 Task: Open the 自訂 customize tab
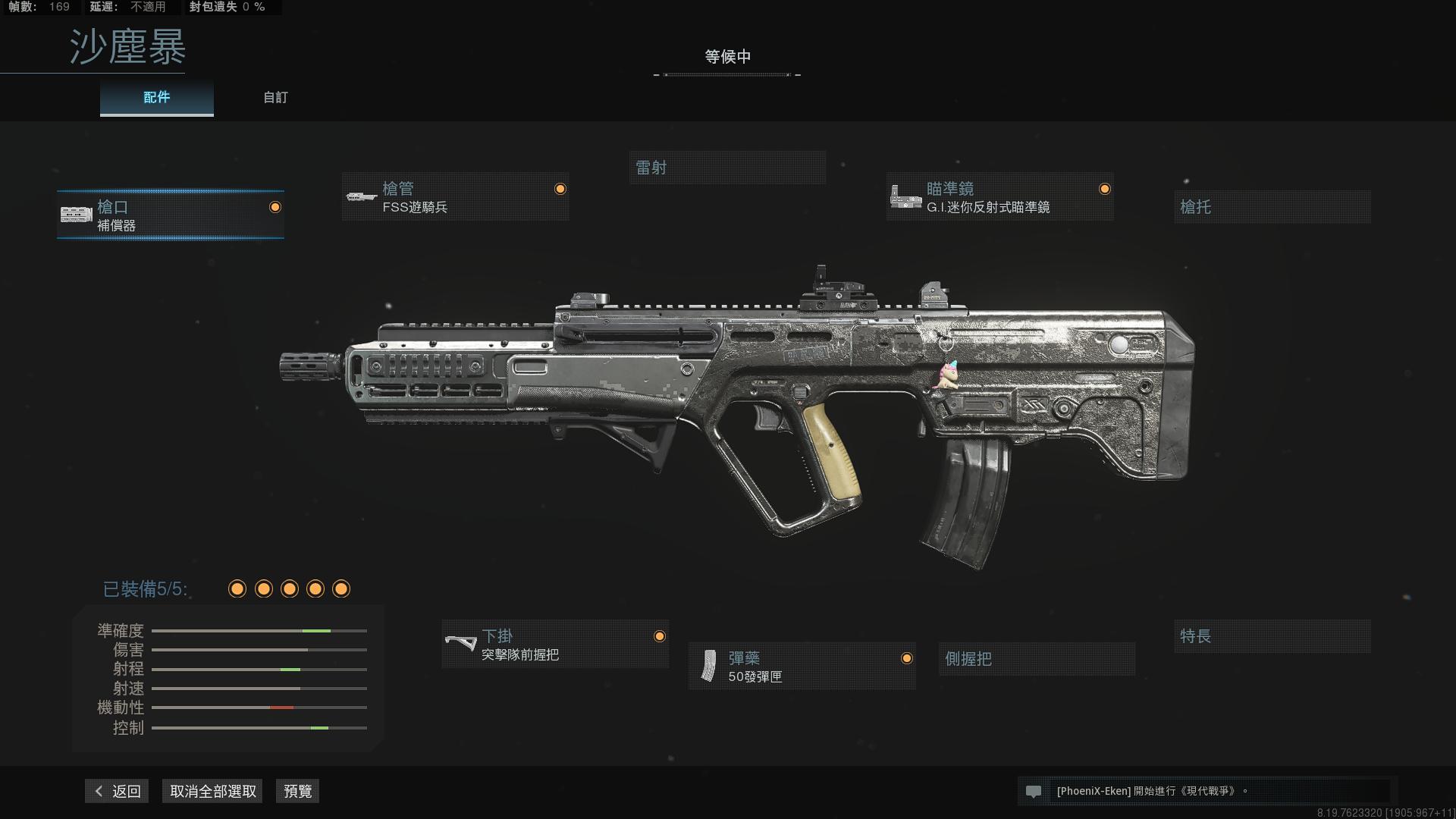click(x=275, y=98)
